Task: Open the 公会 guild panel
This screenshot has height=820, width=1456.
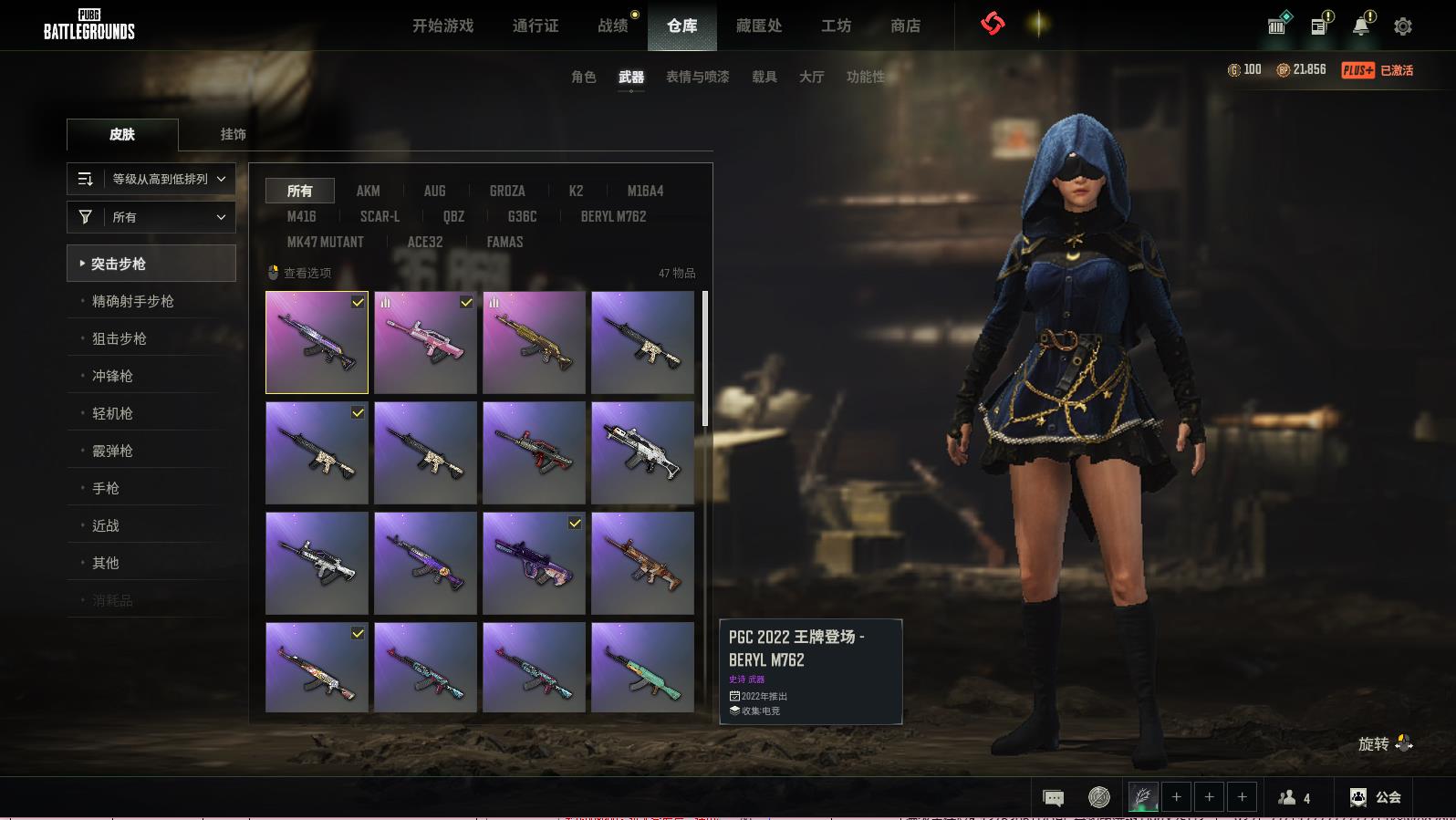Action: point(1376,797)
